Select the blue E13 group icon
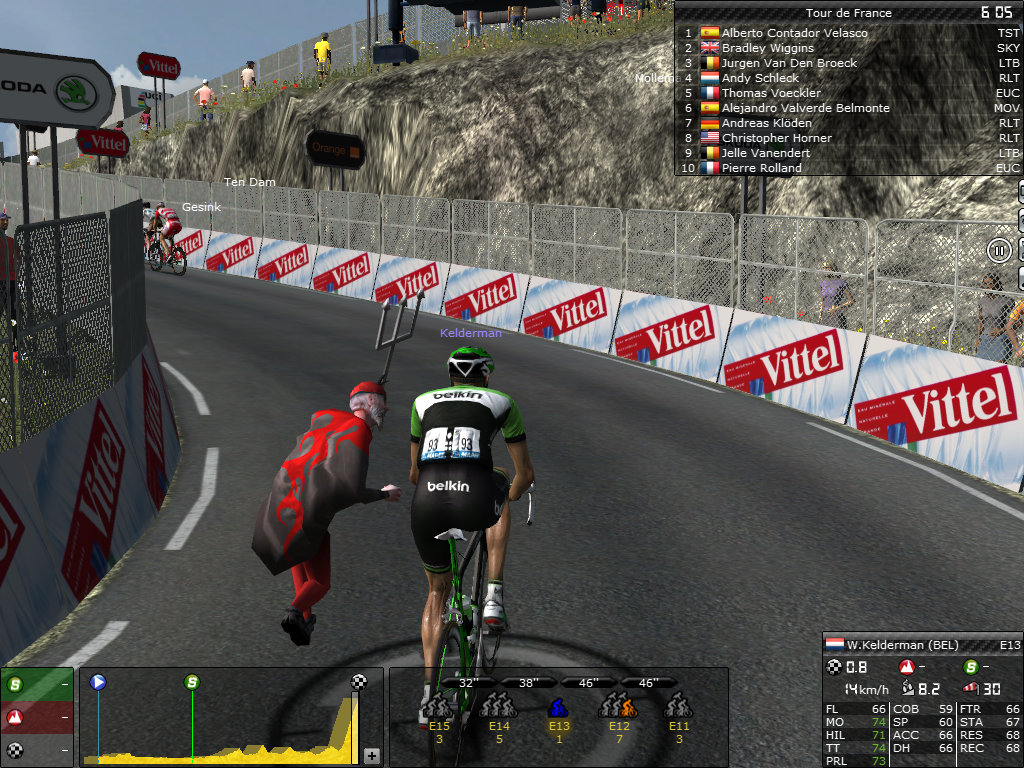This screenshot has height=768, width=1024. point(558,708)
